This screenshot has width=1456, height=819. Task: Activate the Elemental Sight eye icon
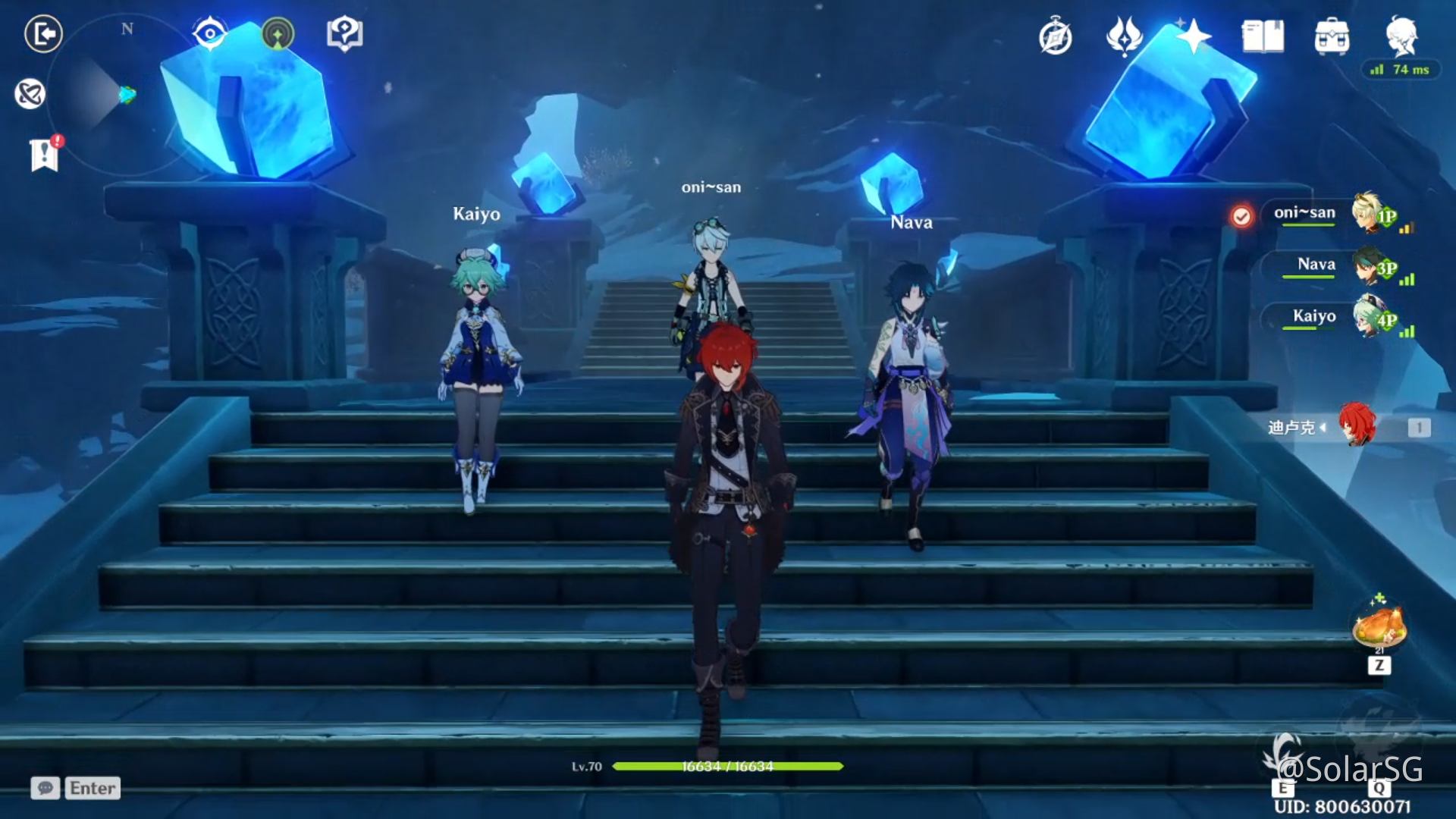tap(210, 34)
